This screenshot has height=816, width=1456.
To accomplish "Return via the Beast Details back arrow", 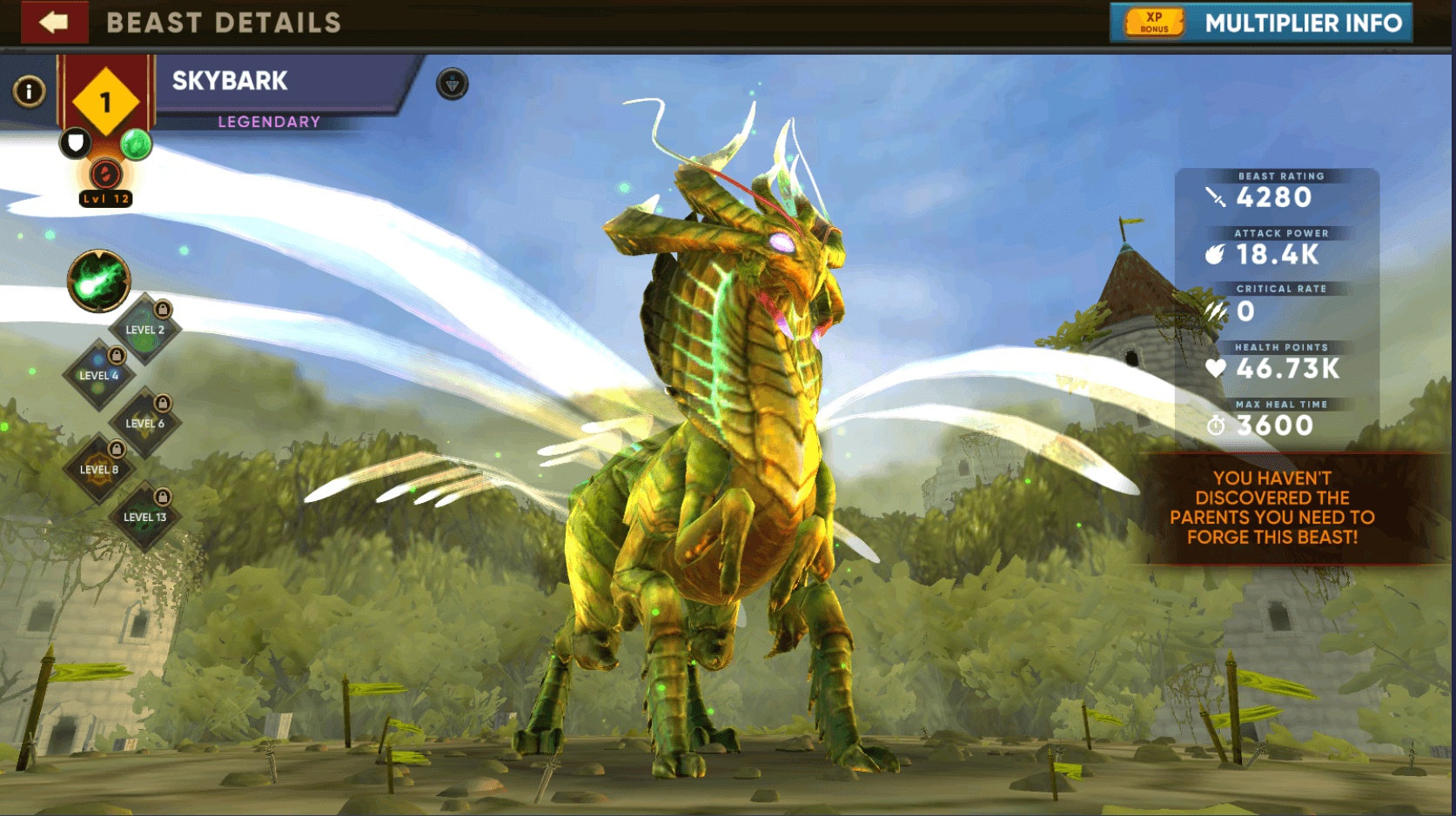I will point(54,23).
